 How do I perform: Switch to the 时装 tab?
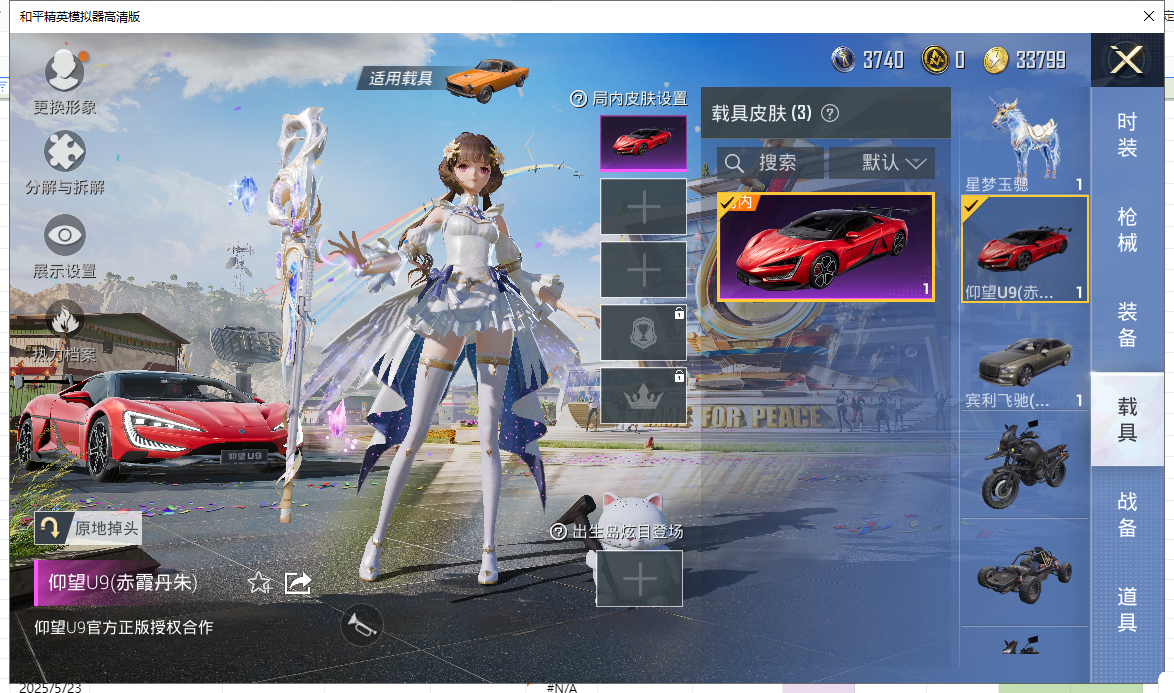tap(1127, 134)
